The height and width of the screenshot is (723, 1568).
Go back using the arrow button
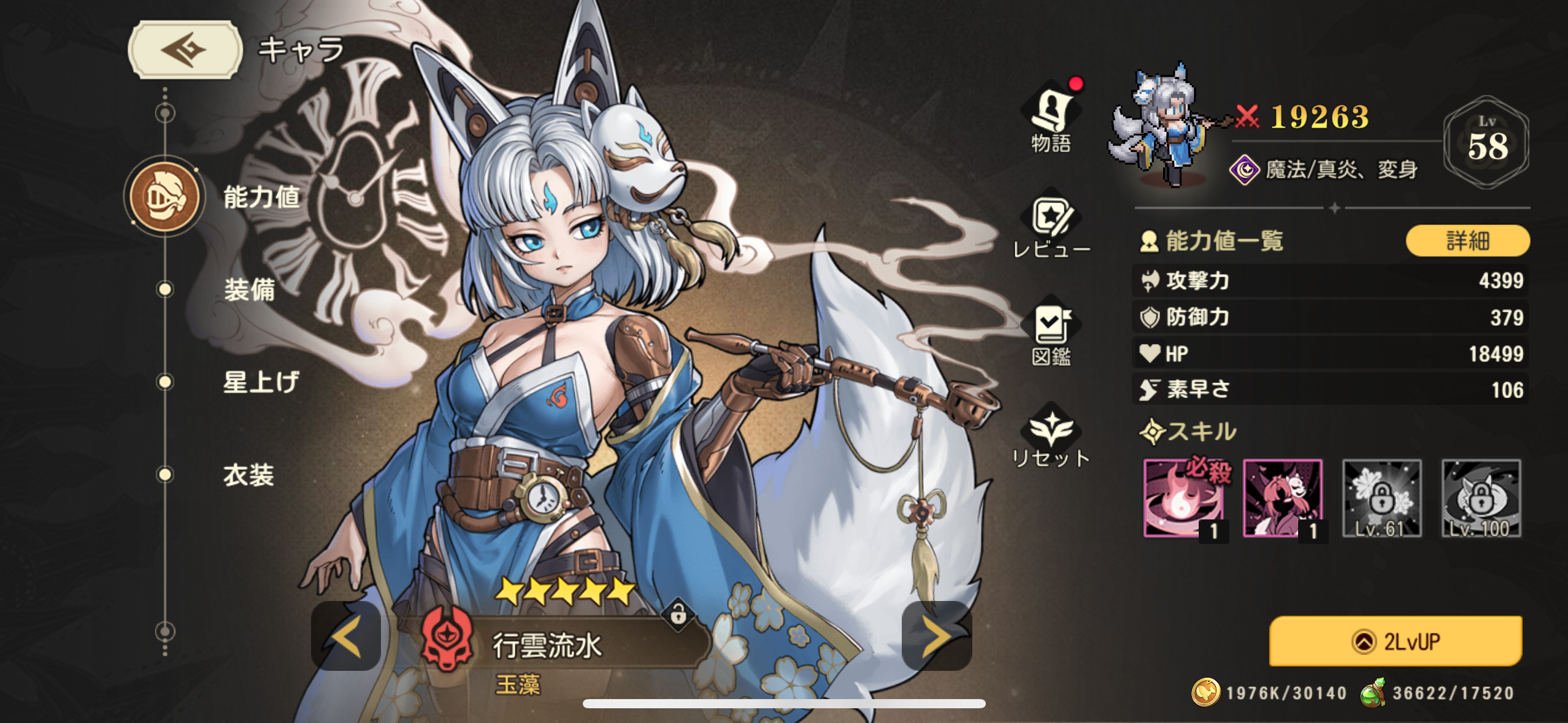185,50
